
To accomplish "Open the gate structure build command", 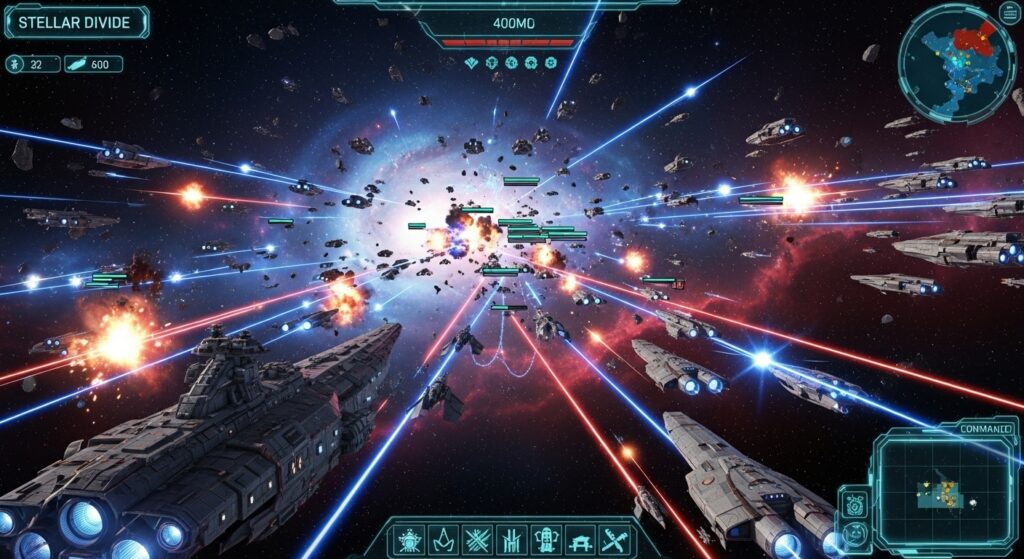I will (579, 537).
